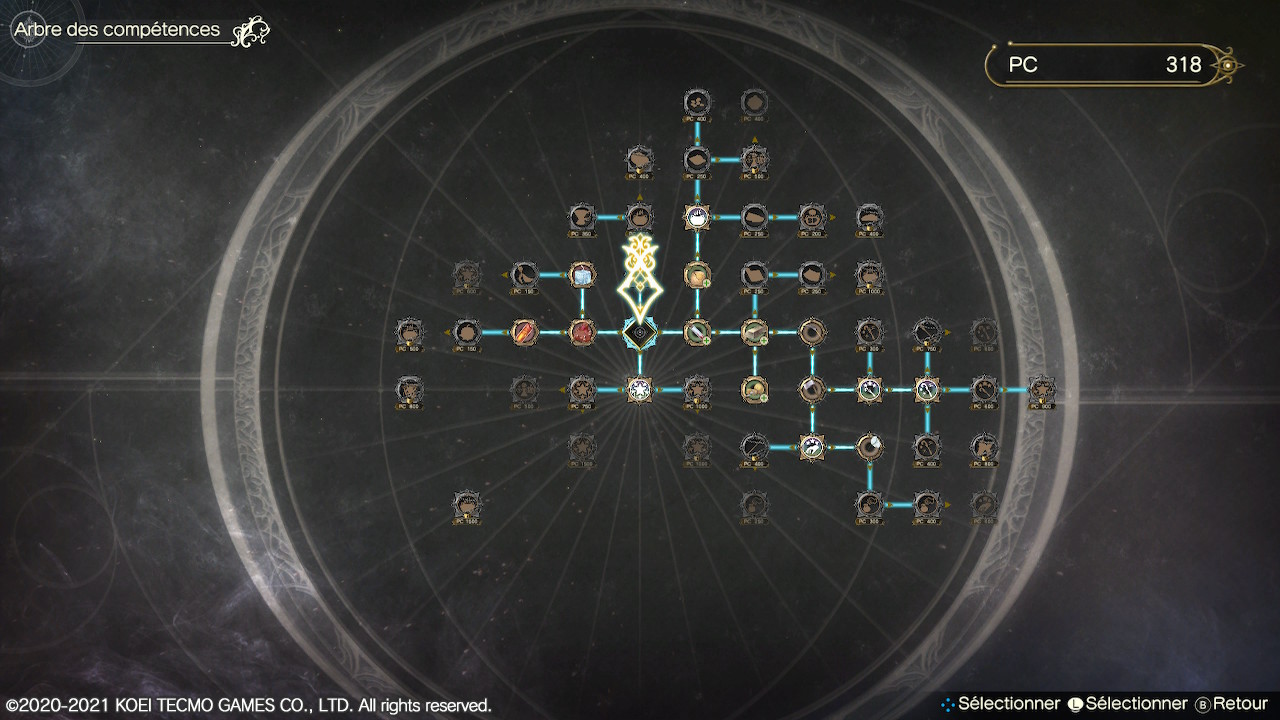Select the PC 200 skill node
This screenshot has height=720, width=1280.
pos(812,216)
